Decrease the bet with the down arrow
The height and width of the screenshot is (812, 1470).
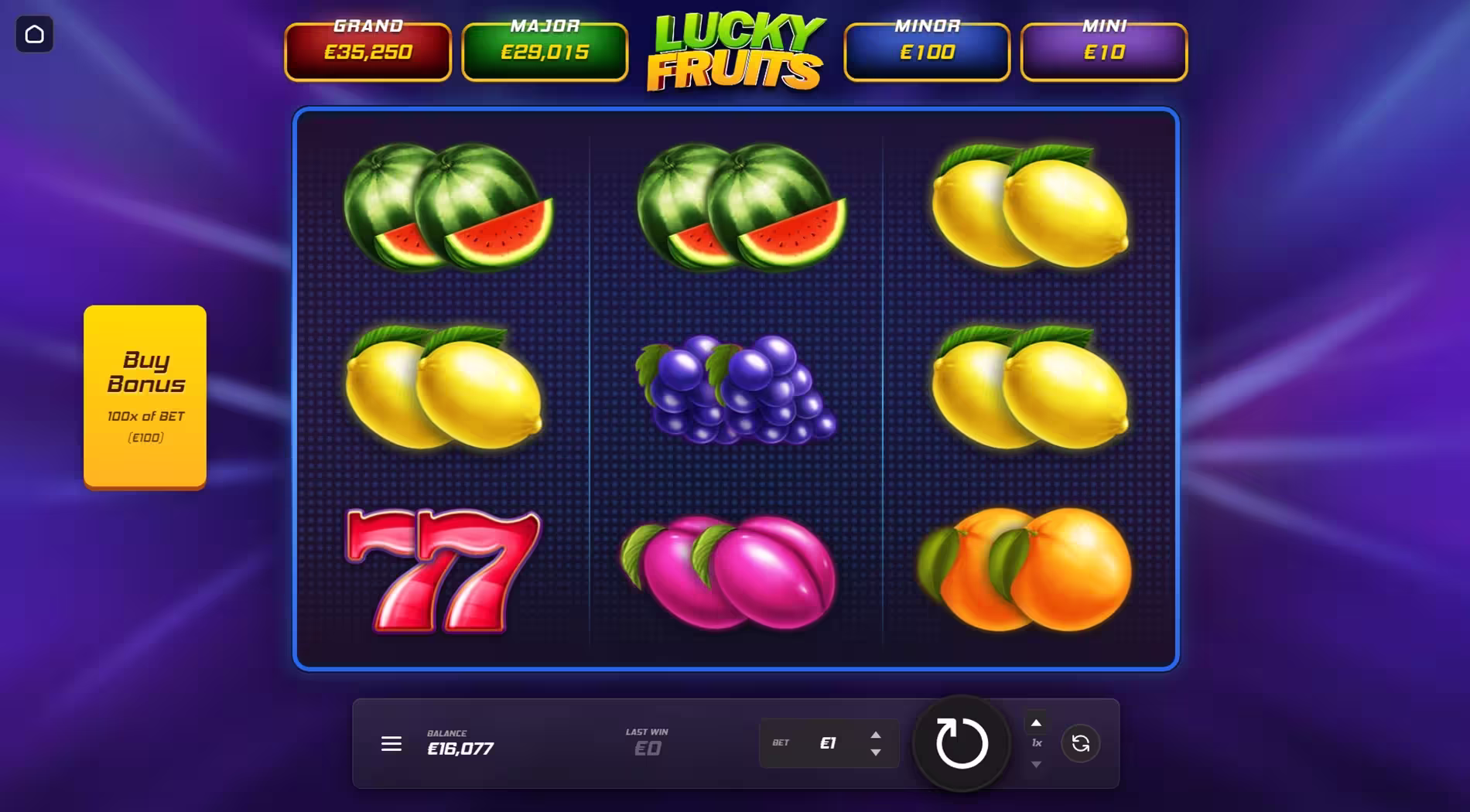click(876, 752)
